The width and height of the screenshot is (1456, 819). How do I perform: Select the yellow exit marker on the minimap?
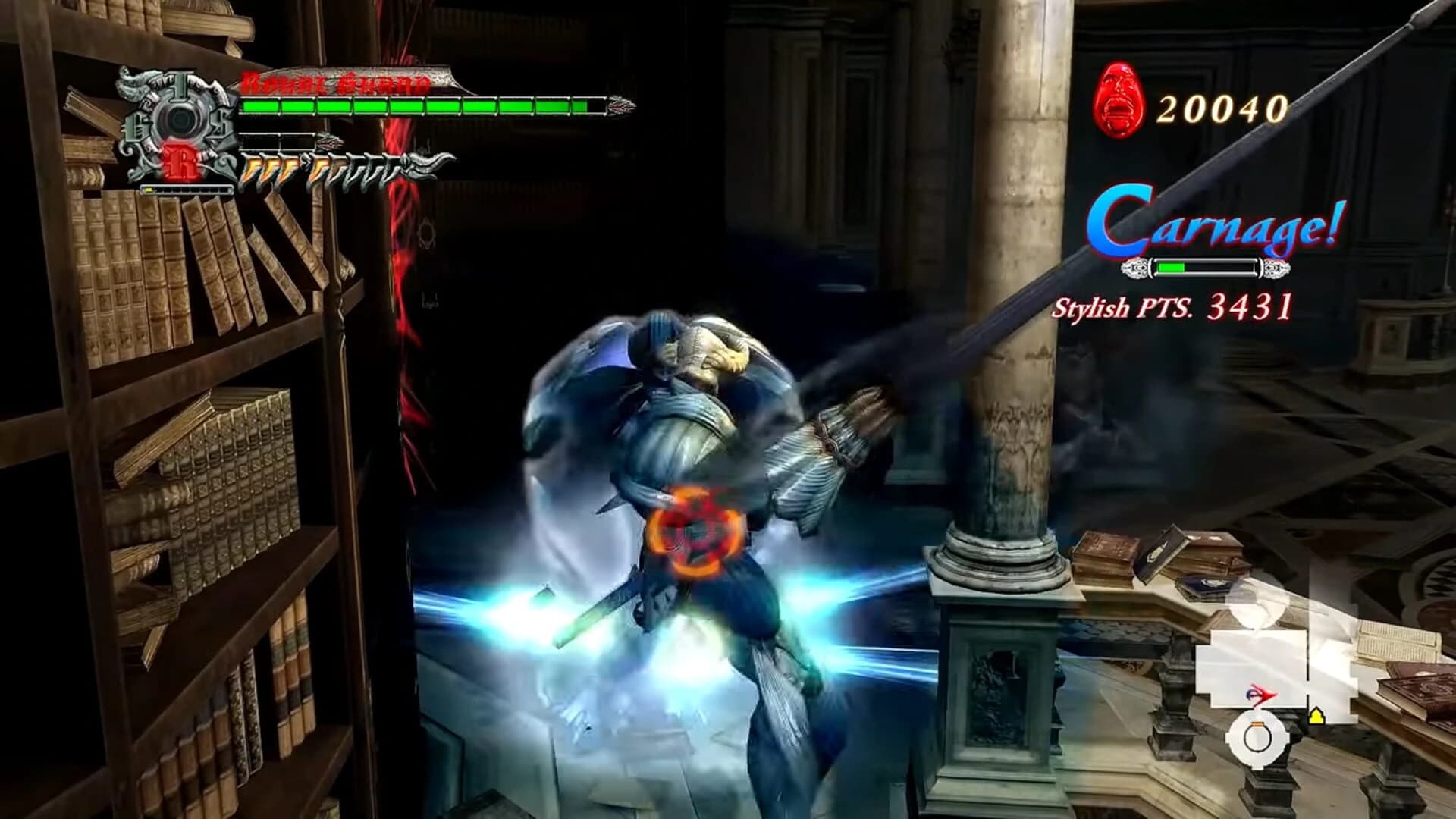pyautogui.click(x=1316, y=716)
